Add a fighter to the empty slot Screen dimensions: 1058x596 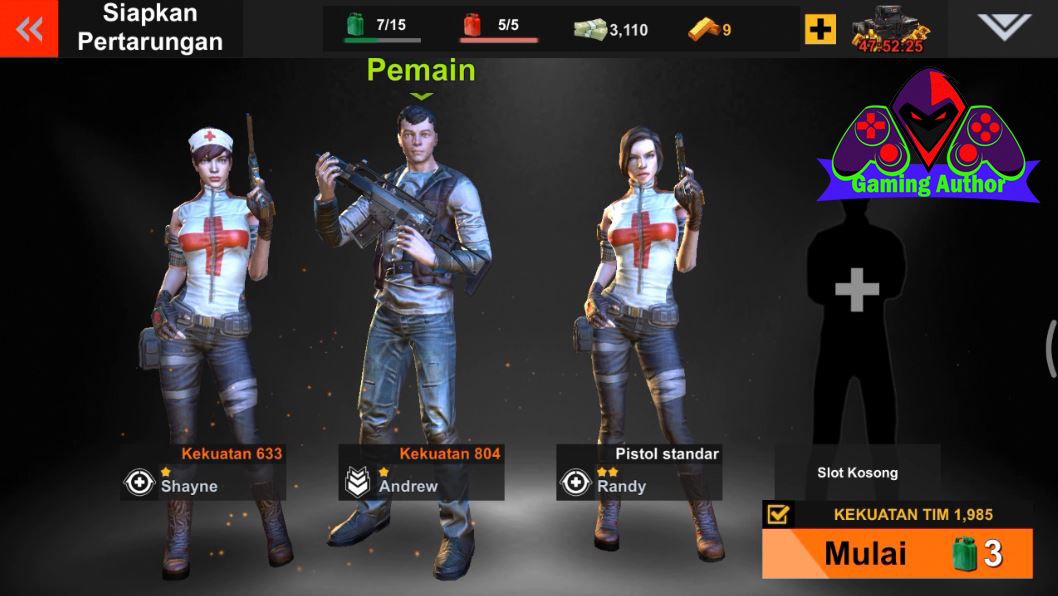click(x=857, y=290)
